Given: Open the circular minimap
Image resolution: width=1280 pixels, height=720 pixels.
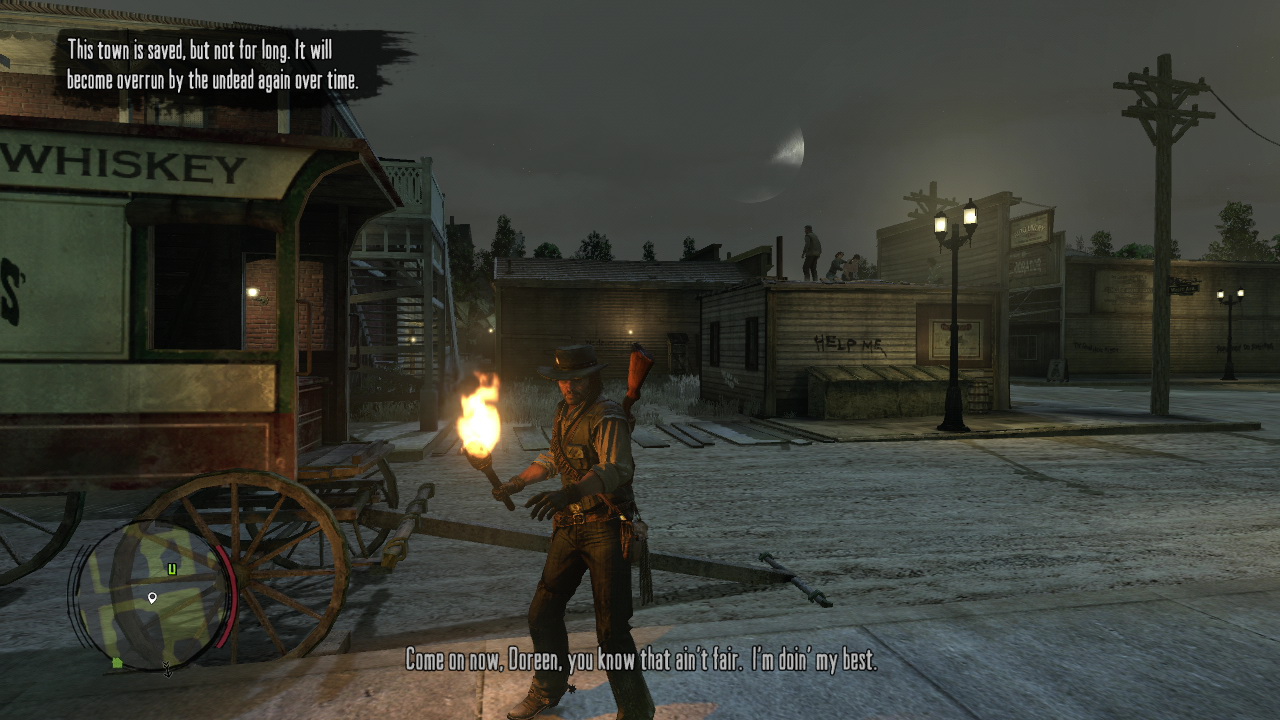Looking at the screenshot, I should pos(151,596).
